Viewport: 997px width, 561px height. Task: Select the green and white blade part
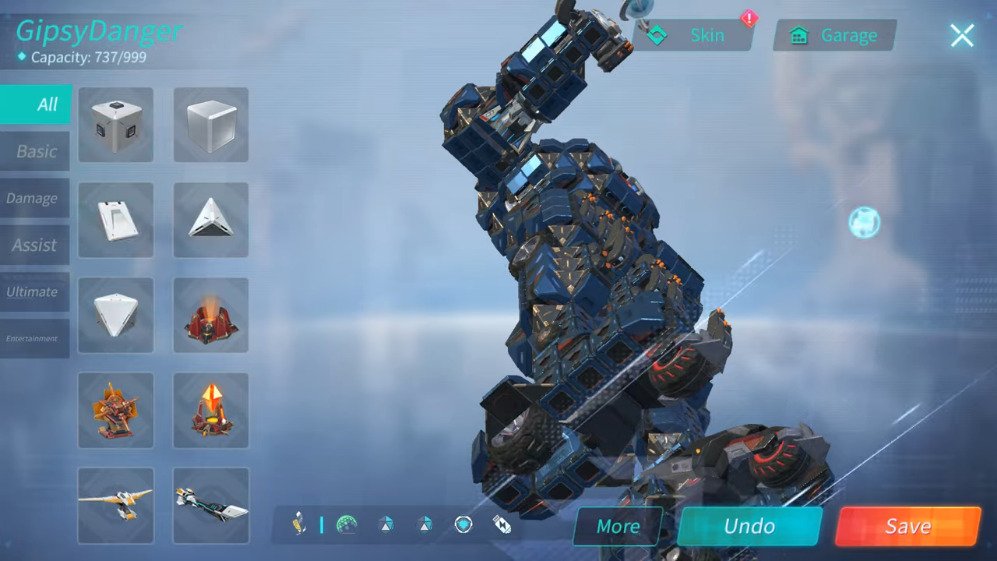tap(211, 504)
